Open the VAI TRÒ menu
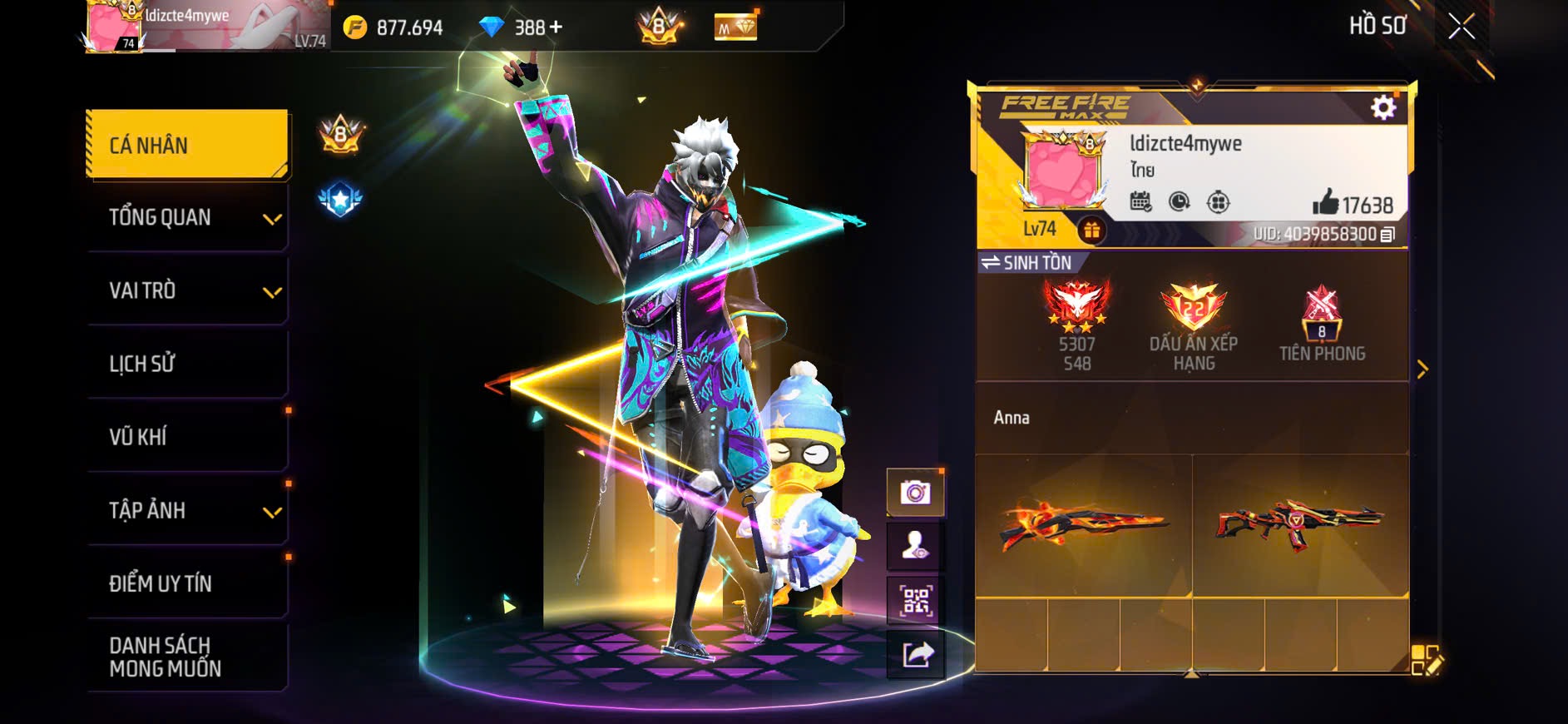This screenshot has height=724, width=1568. click(x=187, y=291)
